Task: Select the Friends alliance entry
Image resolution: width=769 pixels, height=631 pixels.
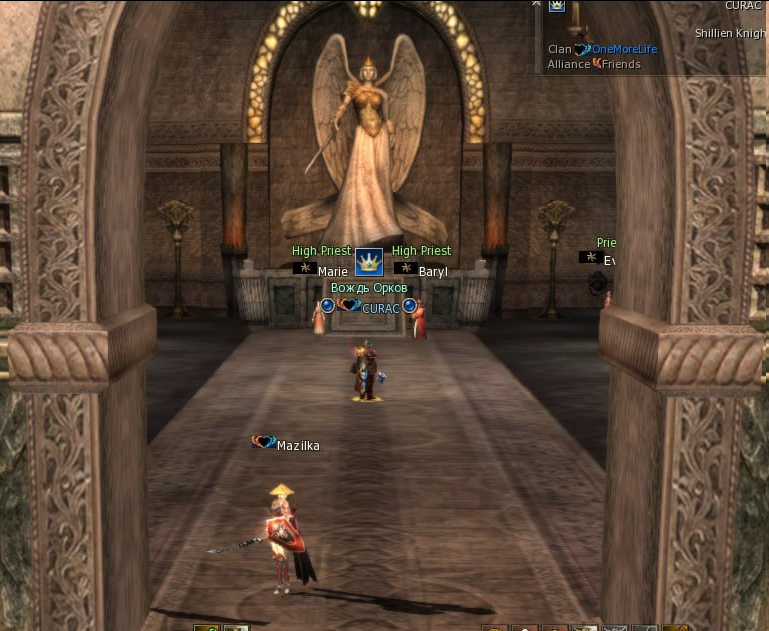Action: pyautogui.click(x=621, y=64)
